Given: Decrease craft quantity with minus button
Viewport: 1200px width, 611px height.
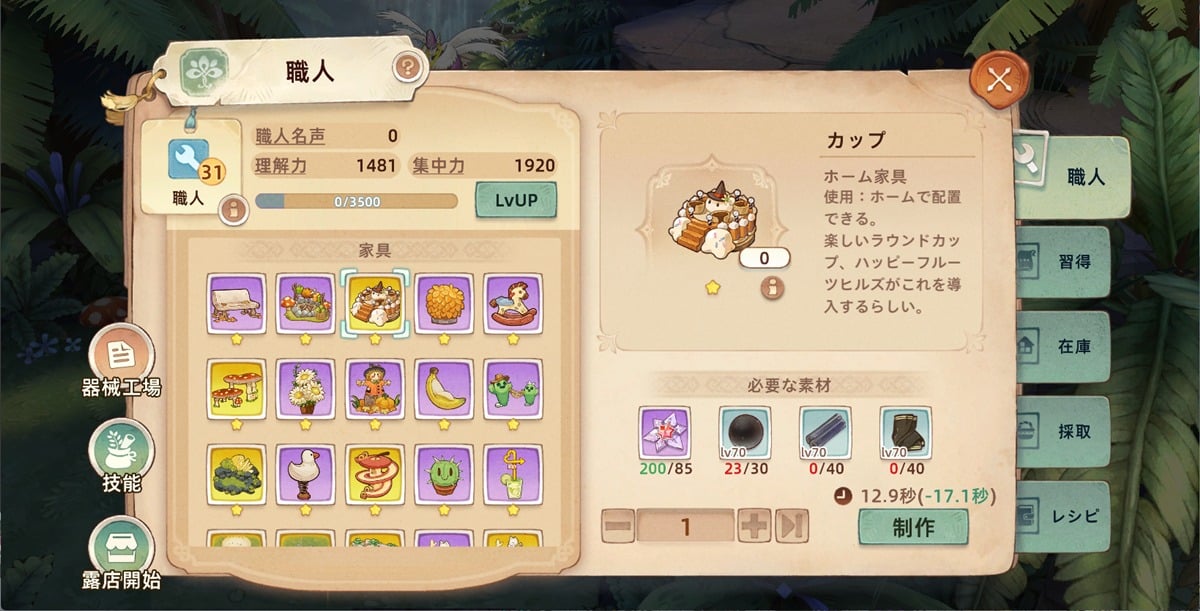Looking at the screenshot, I should 618,526.
